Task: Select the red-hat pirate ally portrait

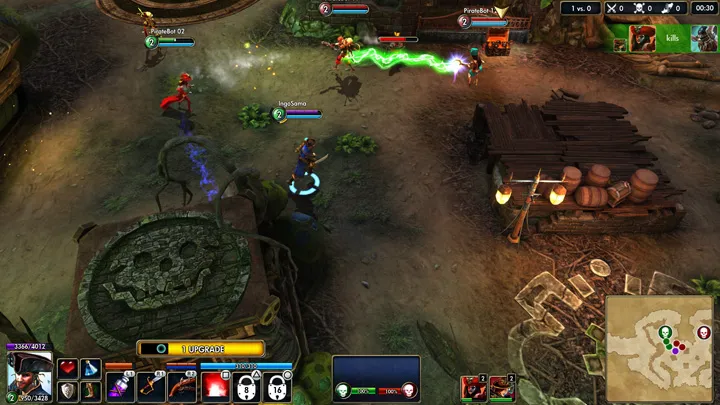Action: coord(472,387)
